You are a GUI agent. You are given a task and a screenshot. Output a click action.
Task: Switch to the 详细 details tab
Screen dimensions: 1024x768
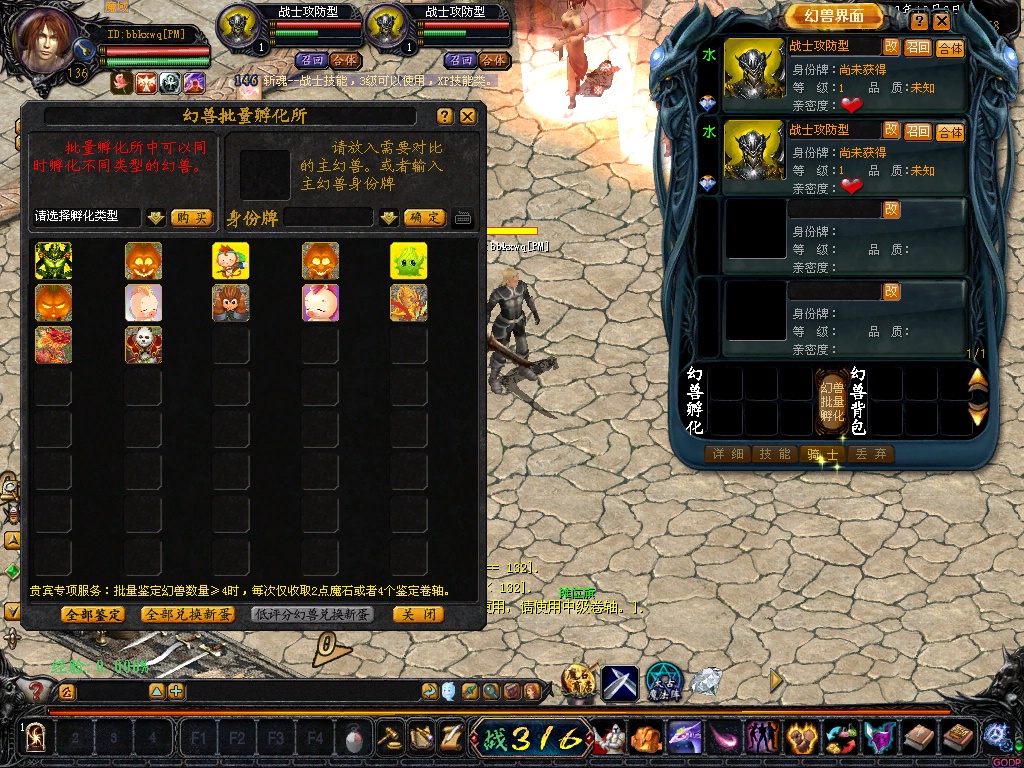(x=727, y=454)
